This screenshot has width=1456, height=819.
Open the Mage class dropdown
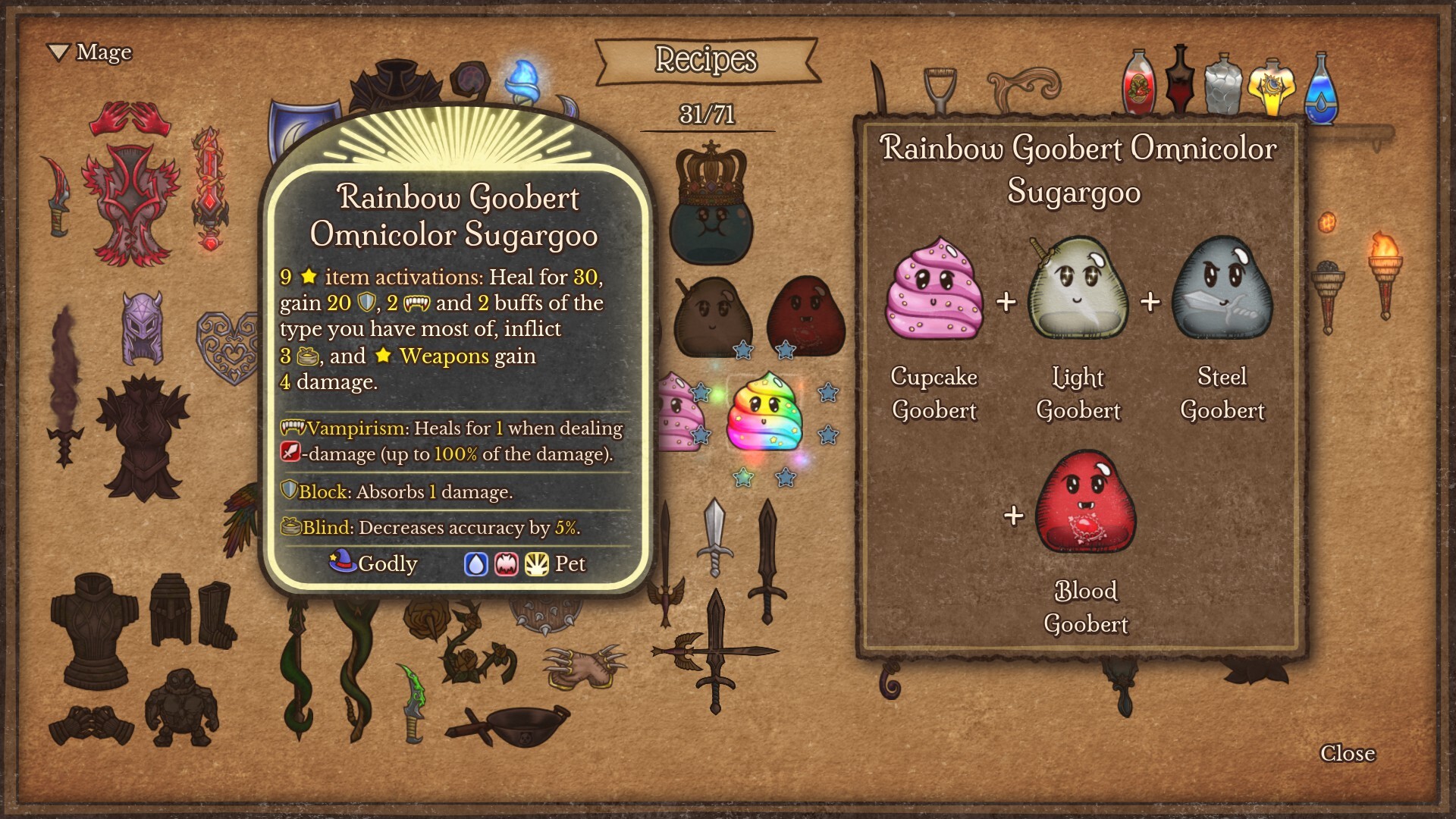click(93, 53)
